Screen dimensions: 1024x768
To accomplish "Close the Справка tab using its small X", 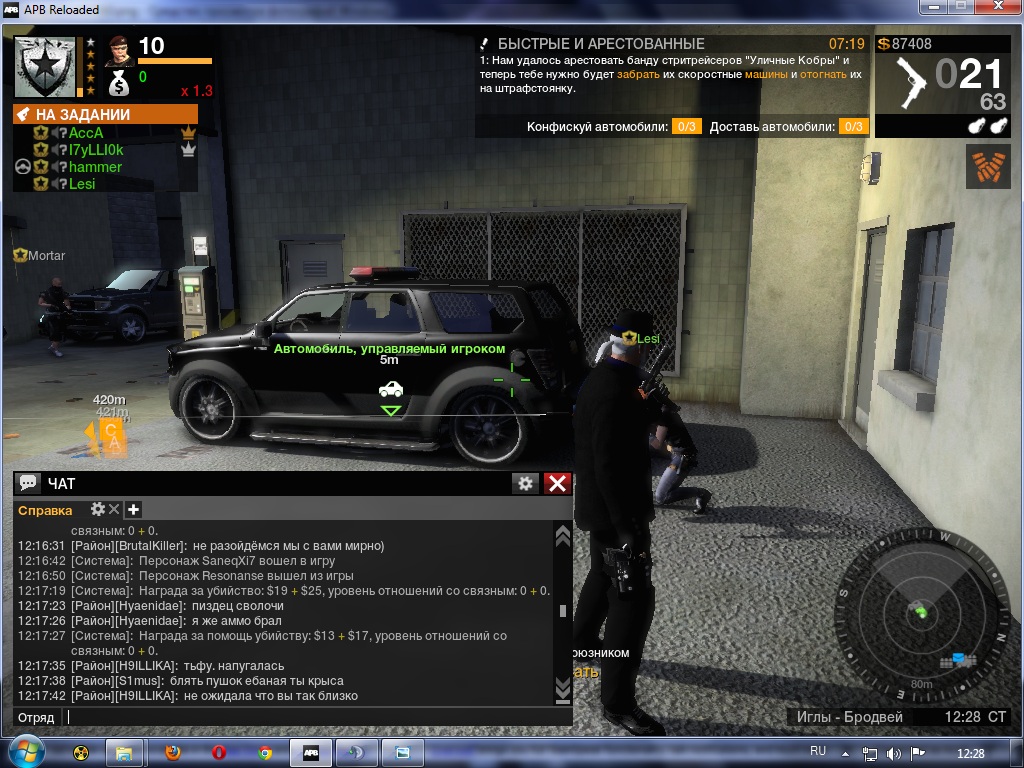I will point(114,510).
